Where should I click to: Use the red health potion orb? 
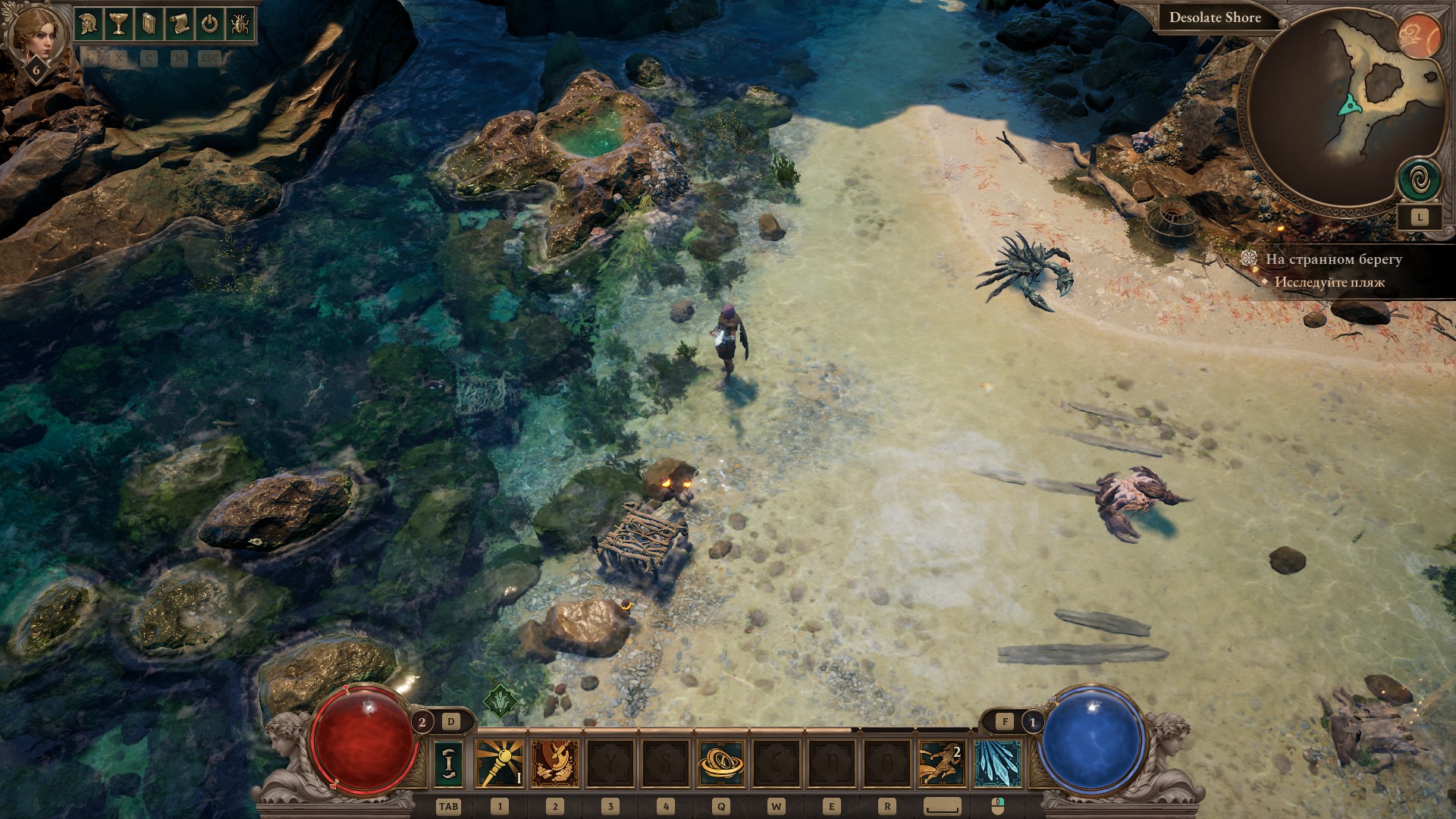(x=364, y=739)
